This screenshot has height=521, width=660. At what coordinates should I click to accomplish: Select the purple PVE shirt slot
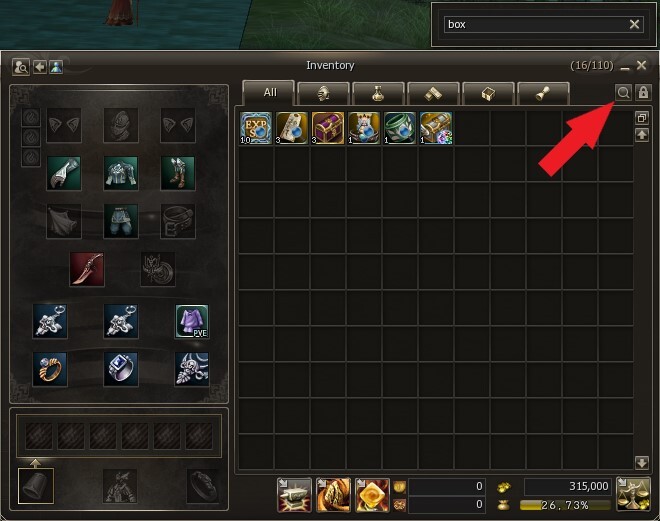[191, 321]
